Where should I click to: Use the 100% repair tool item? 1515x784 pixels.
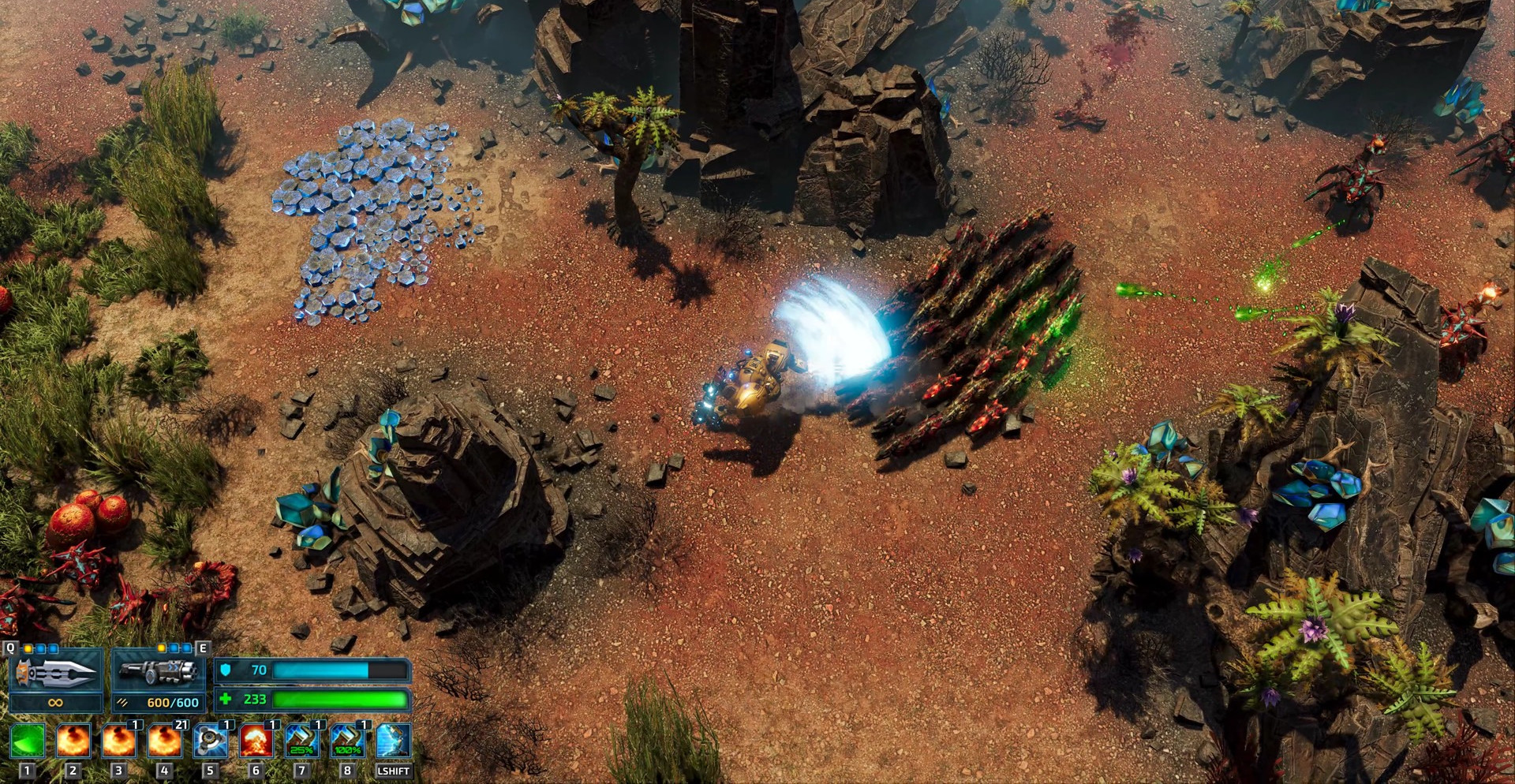[347, 741]
